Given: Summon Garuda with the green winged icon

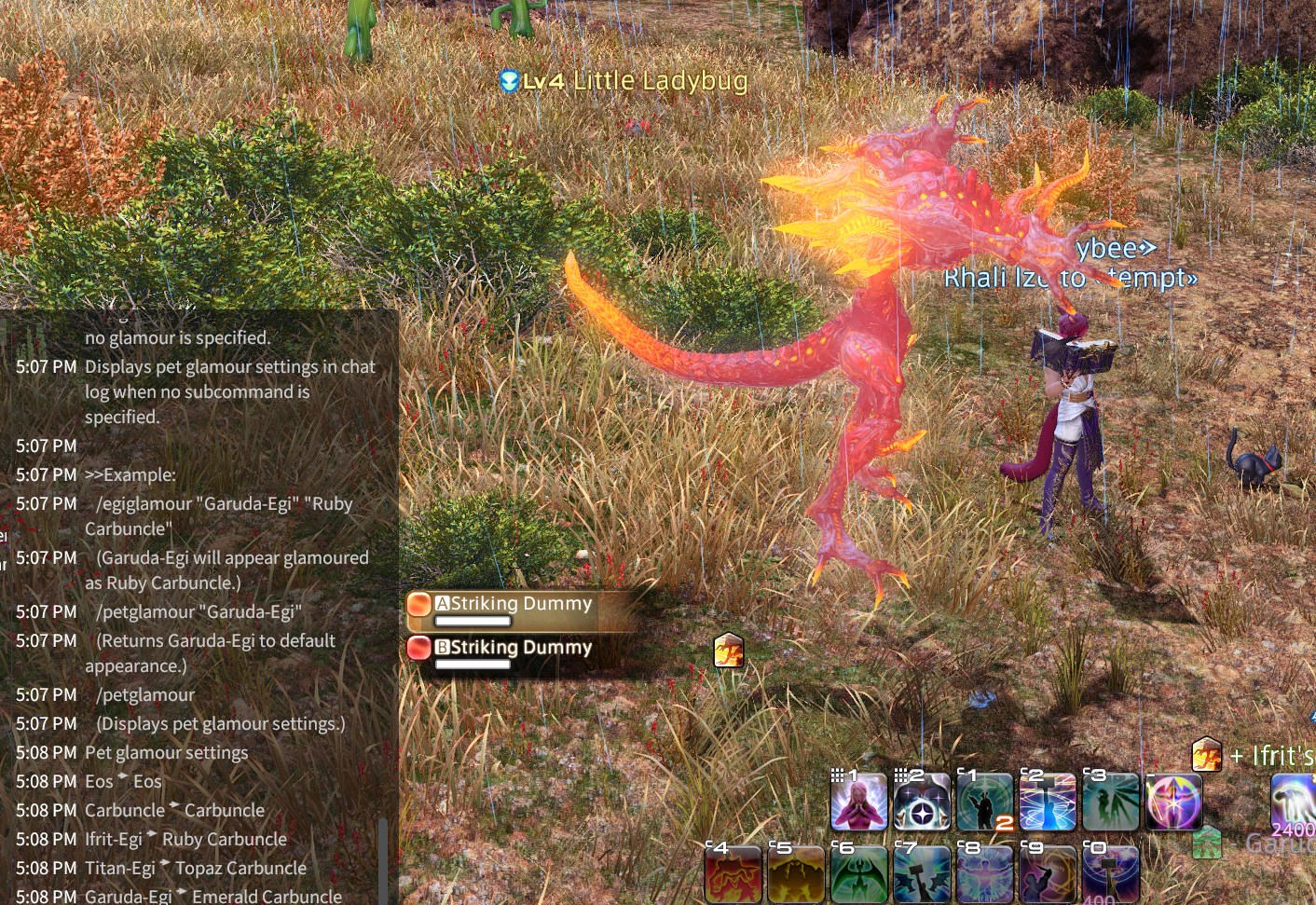Looking at the screenshot, I should (x=859, y=875).
